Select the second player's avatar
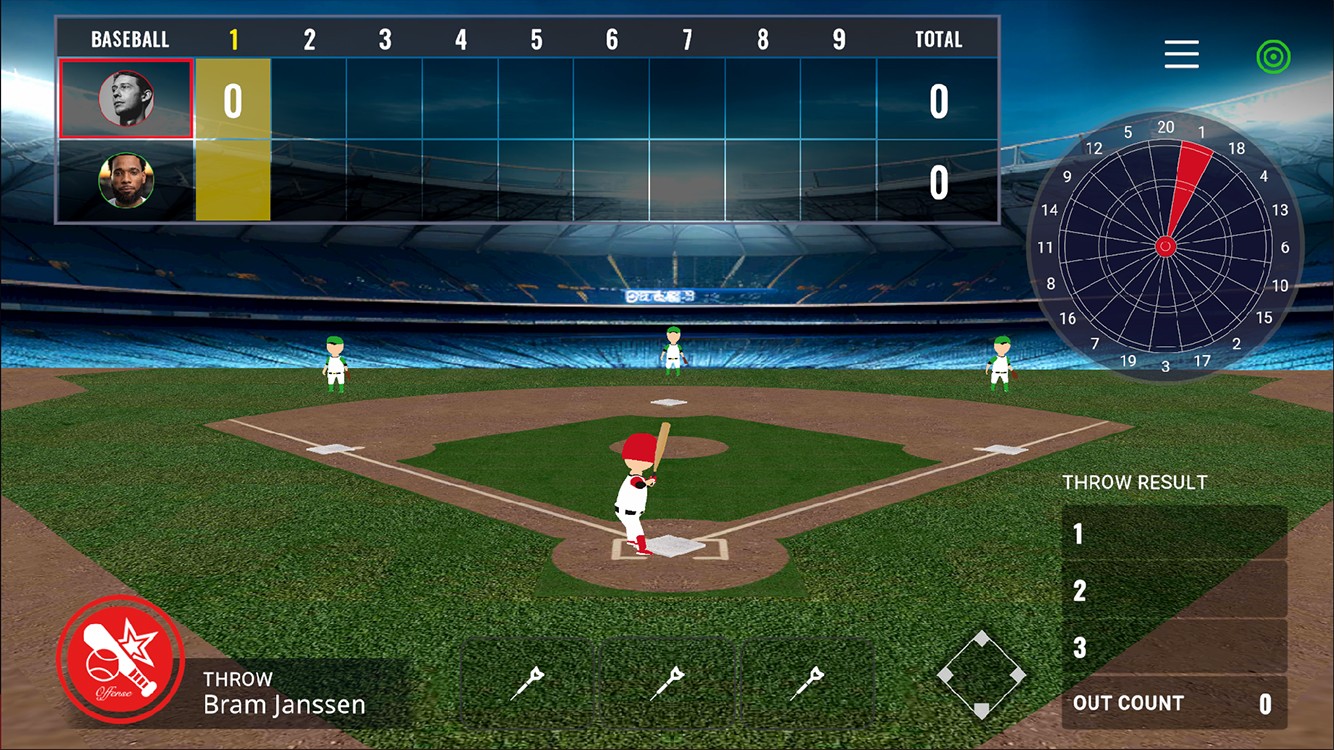1334x750 pixels. [x=126, y=180]
